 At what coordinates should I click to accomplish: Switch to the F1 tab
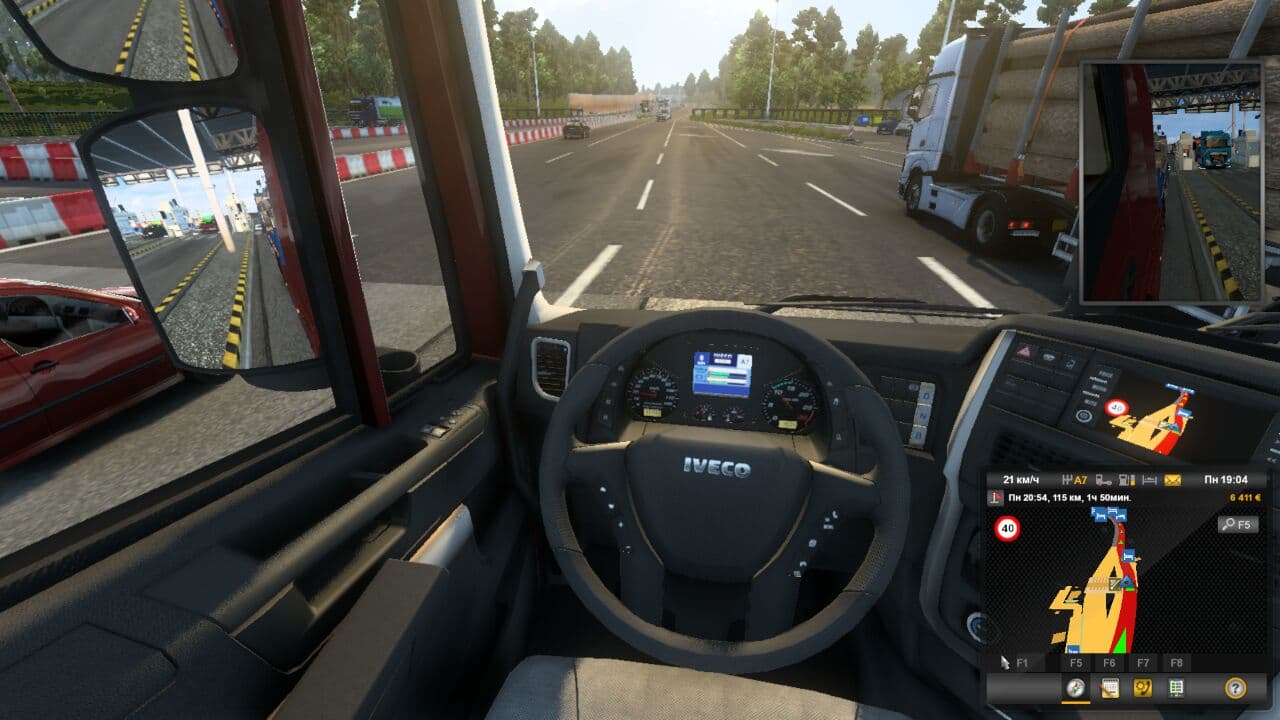pos(1021,662)
